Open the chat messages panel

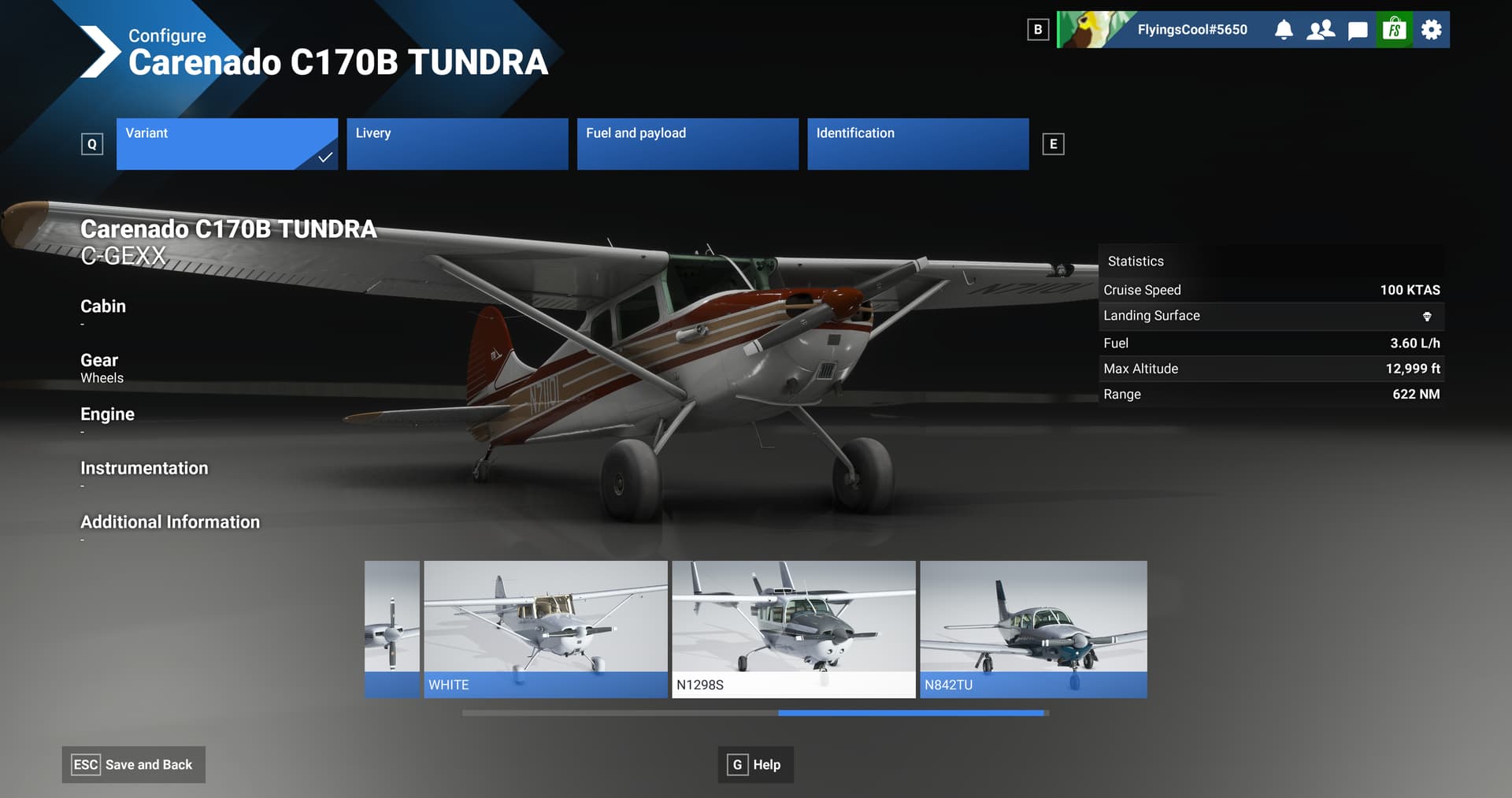point(1357,29)
